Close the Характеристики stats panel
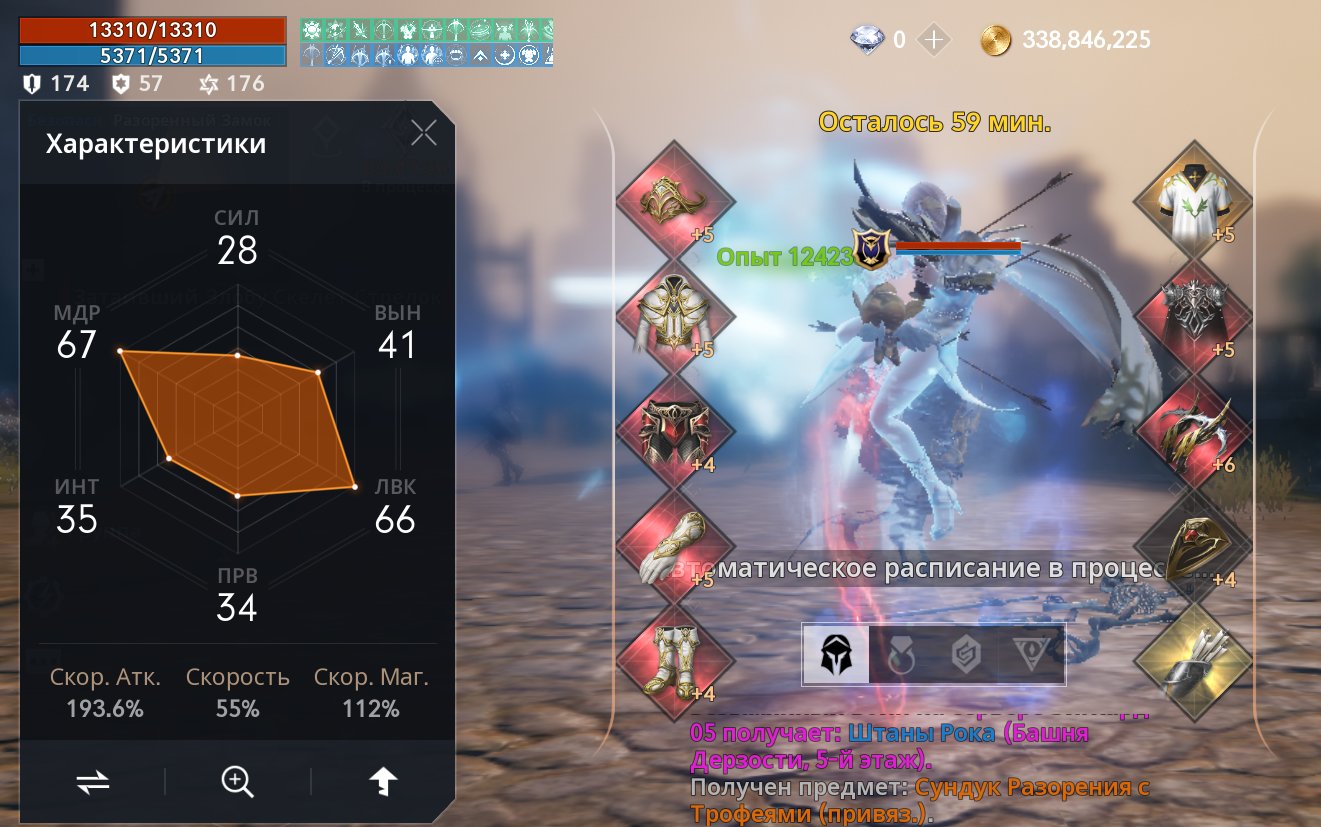The height and width of the screenshot is (827, 1321). pyautogui.click(x=424, y=133)
